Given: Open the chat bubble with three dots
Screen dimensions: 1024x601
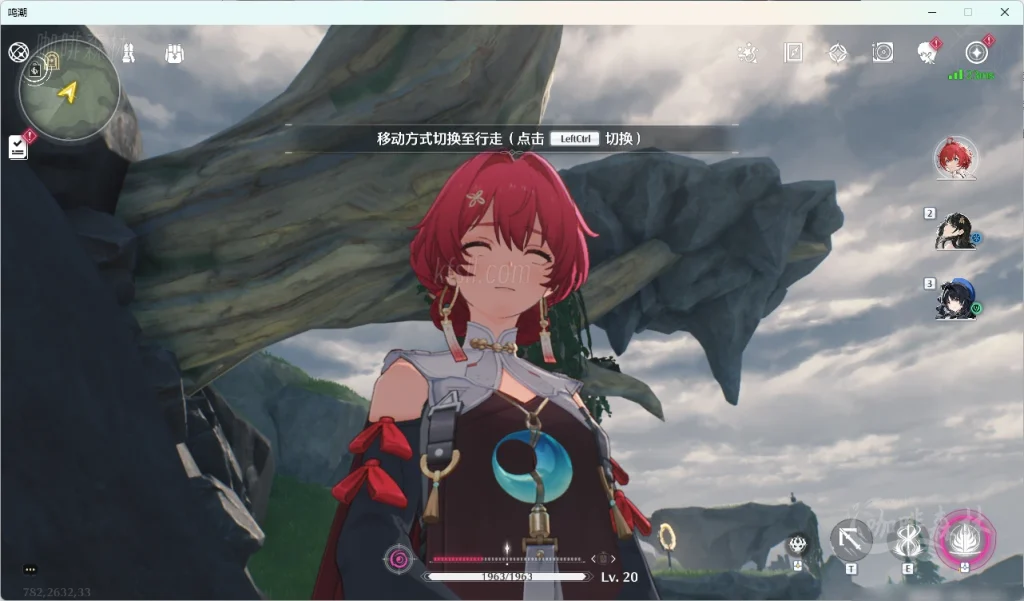Looking at the screenshot, I should pos(30,569).
